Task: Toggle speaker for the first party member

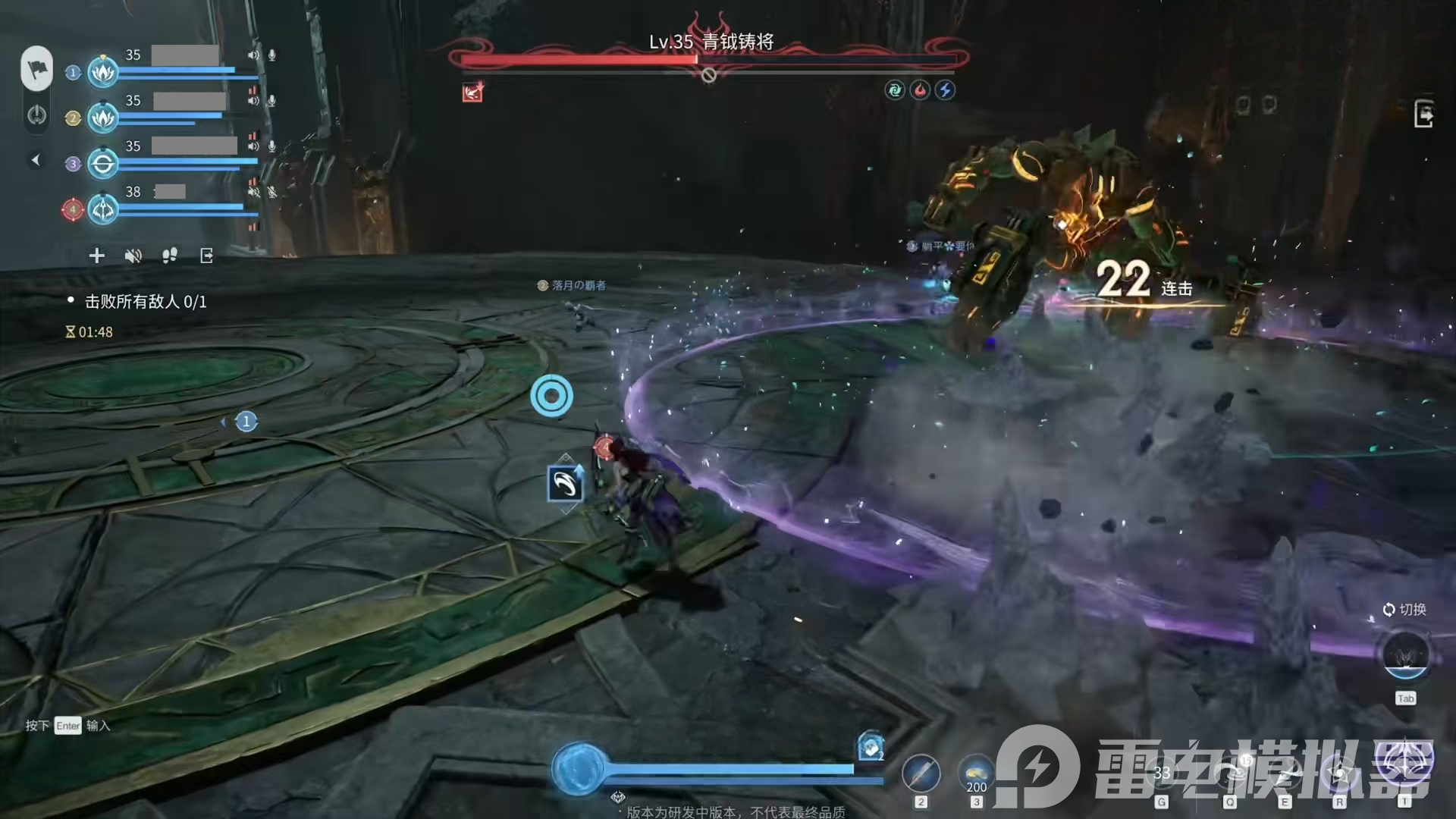Action: pyautogui.click(x=253, y=55)
